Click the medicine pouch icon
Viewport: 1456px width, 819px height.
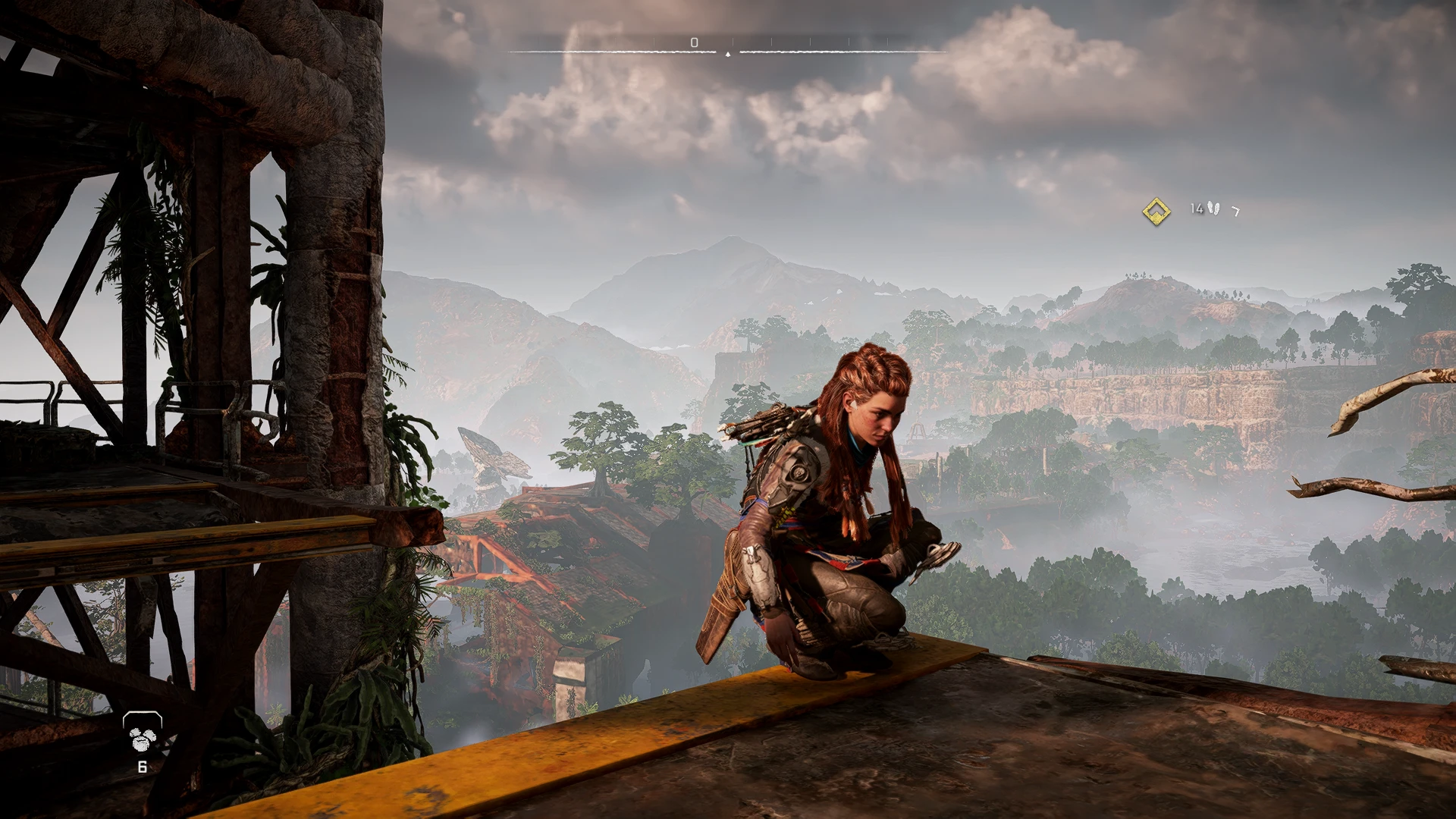tap(142, 733)
